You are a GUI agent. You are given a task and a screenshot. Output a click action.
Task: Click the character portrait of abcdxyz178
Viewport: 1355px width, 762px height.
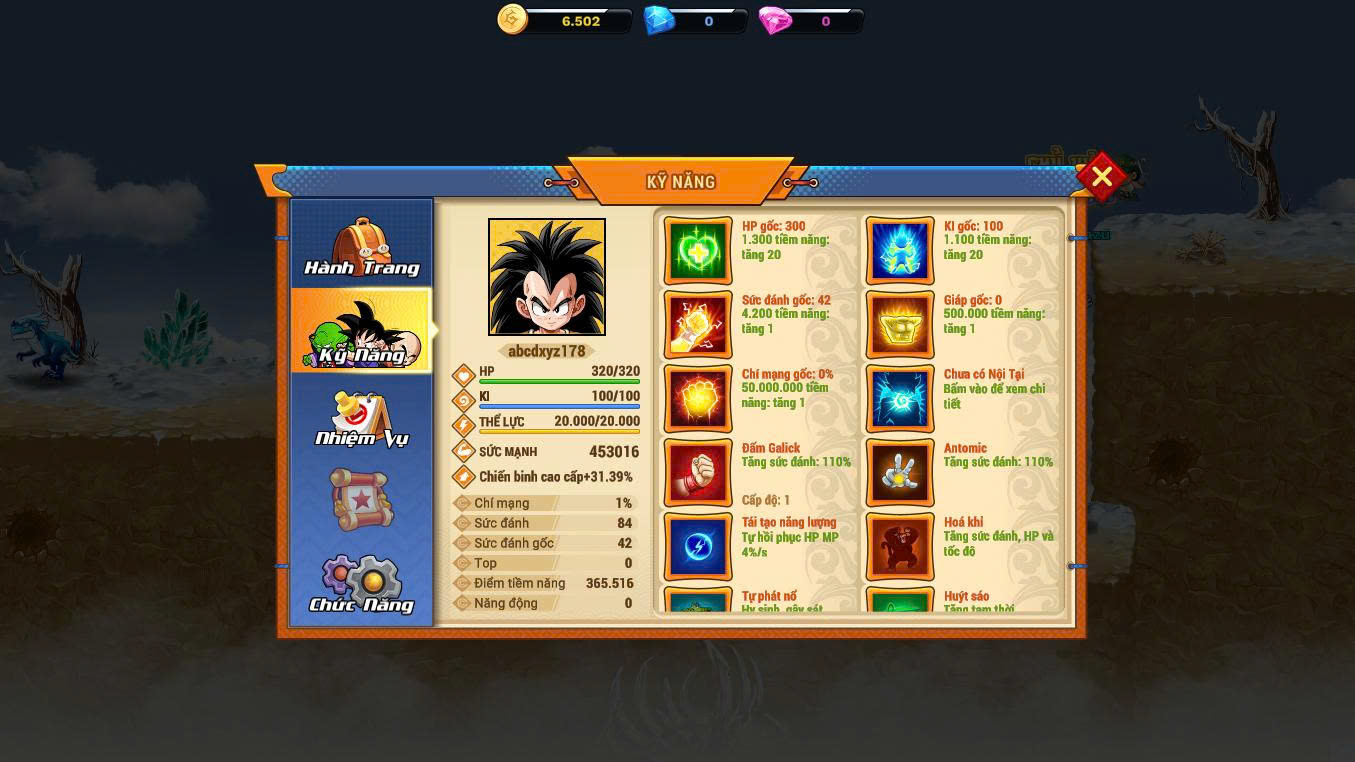tap(547, 277)
